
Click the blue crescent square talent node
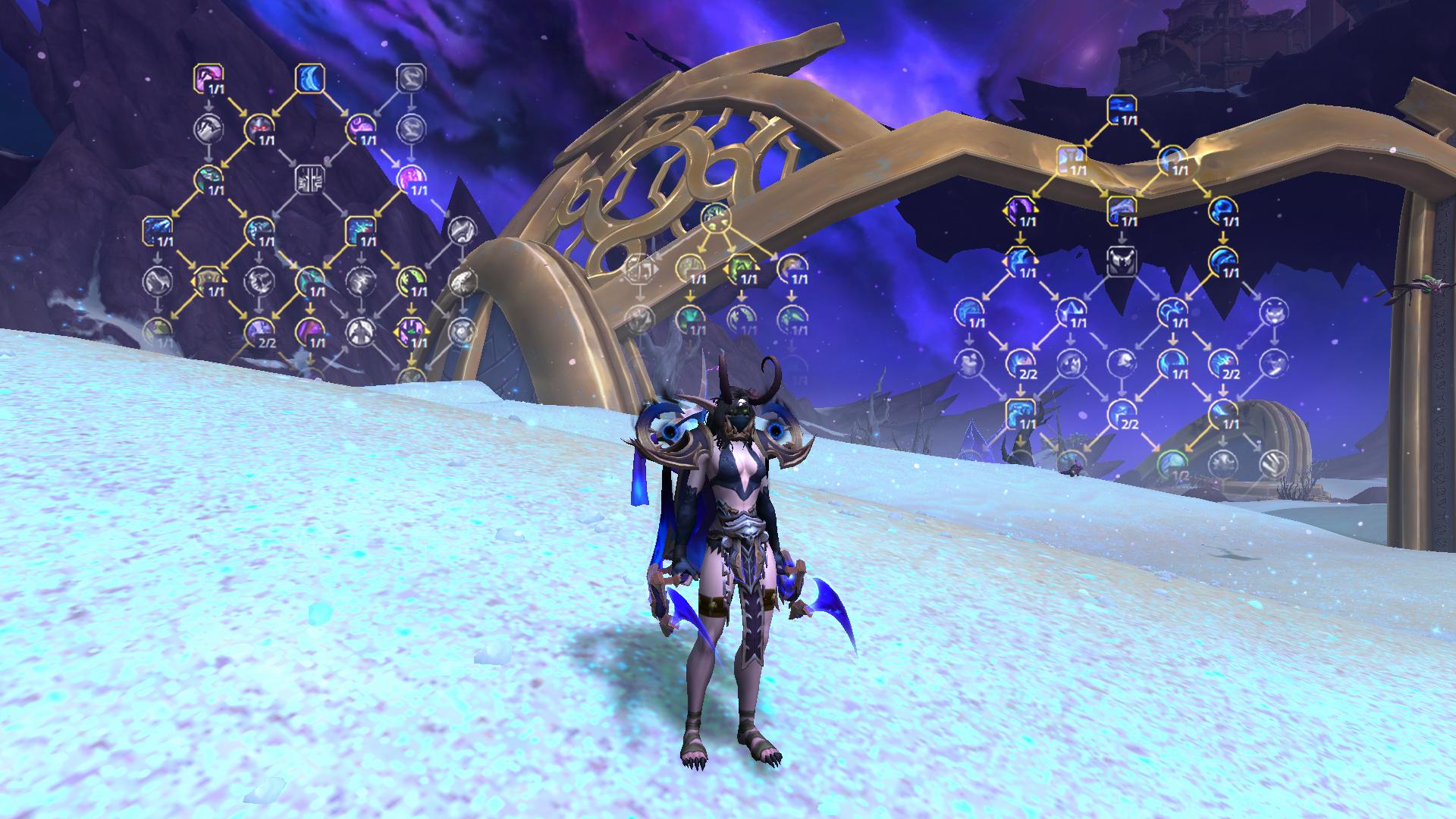coord(309,77)
